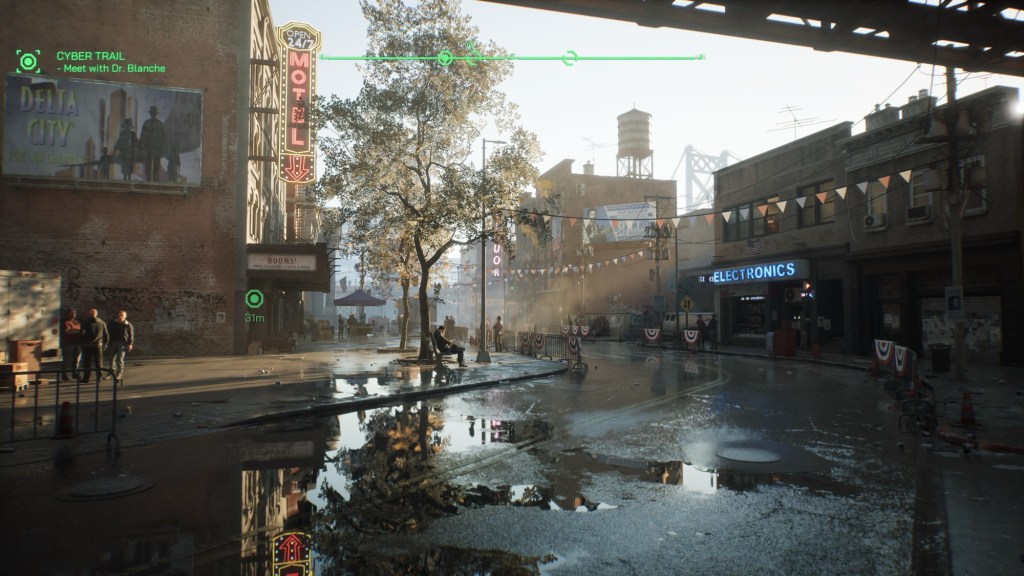The width and height of the screenshot is (1024, 576).
Task: Click the objective marker on the compass bar
Action: coord(445,58)
